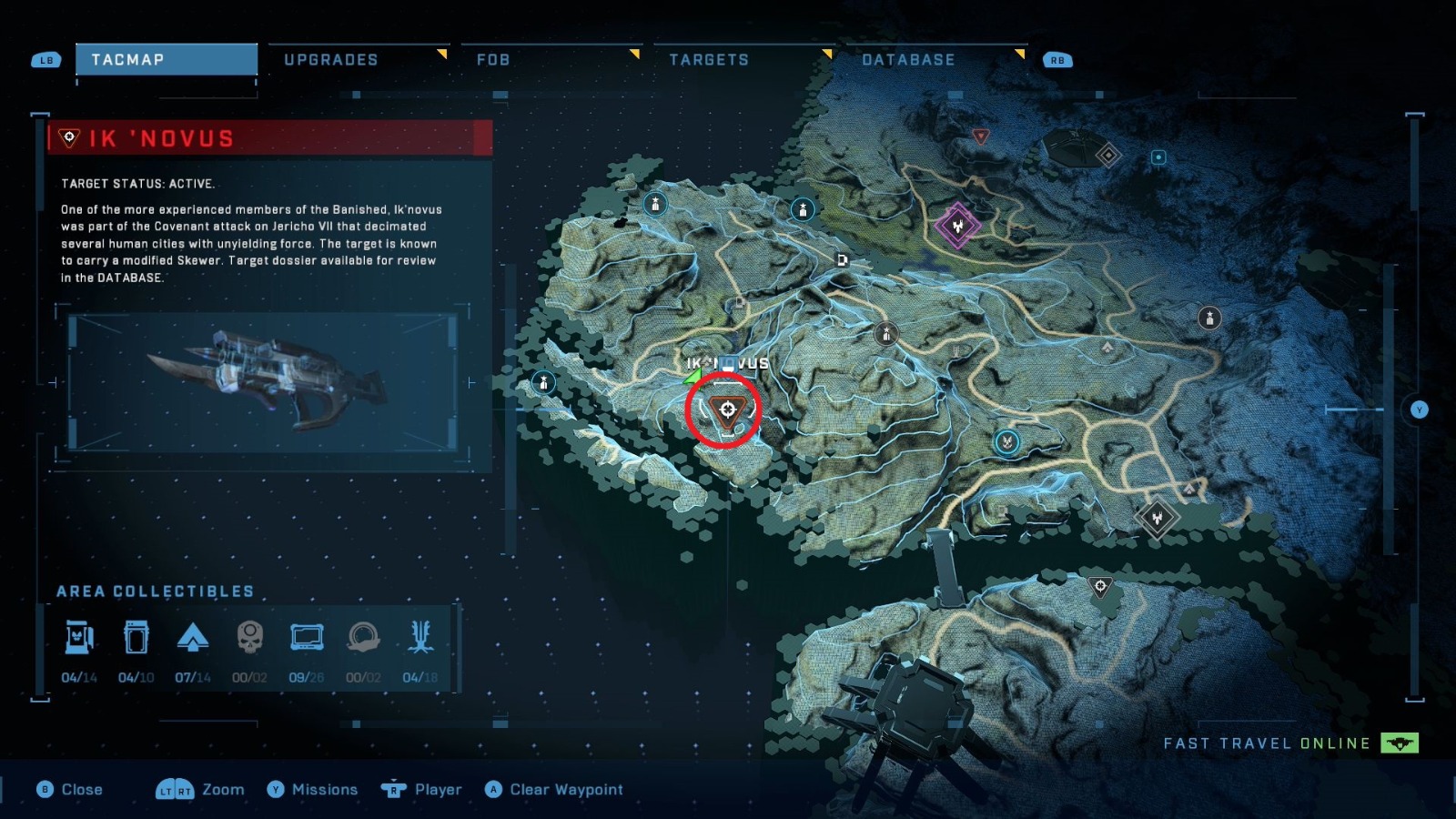Click the skull collectible counter icon
Viewport: 1456px width, 819px height.
click(x=251, y=639)
